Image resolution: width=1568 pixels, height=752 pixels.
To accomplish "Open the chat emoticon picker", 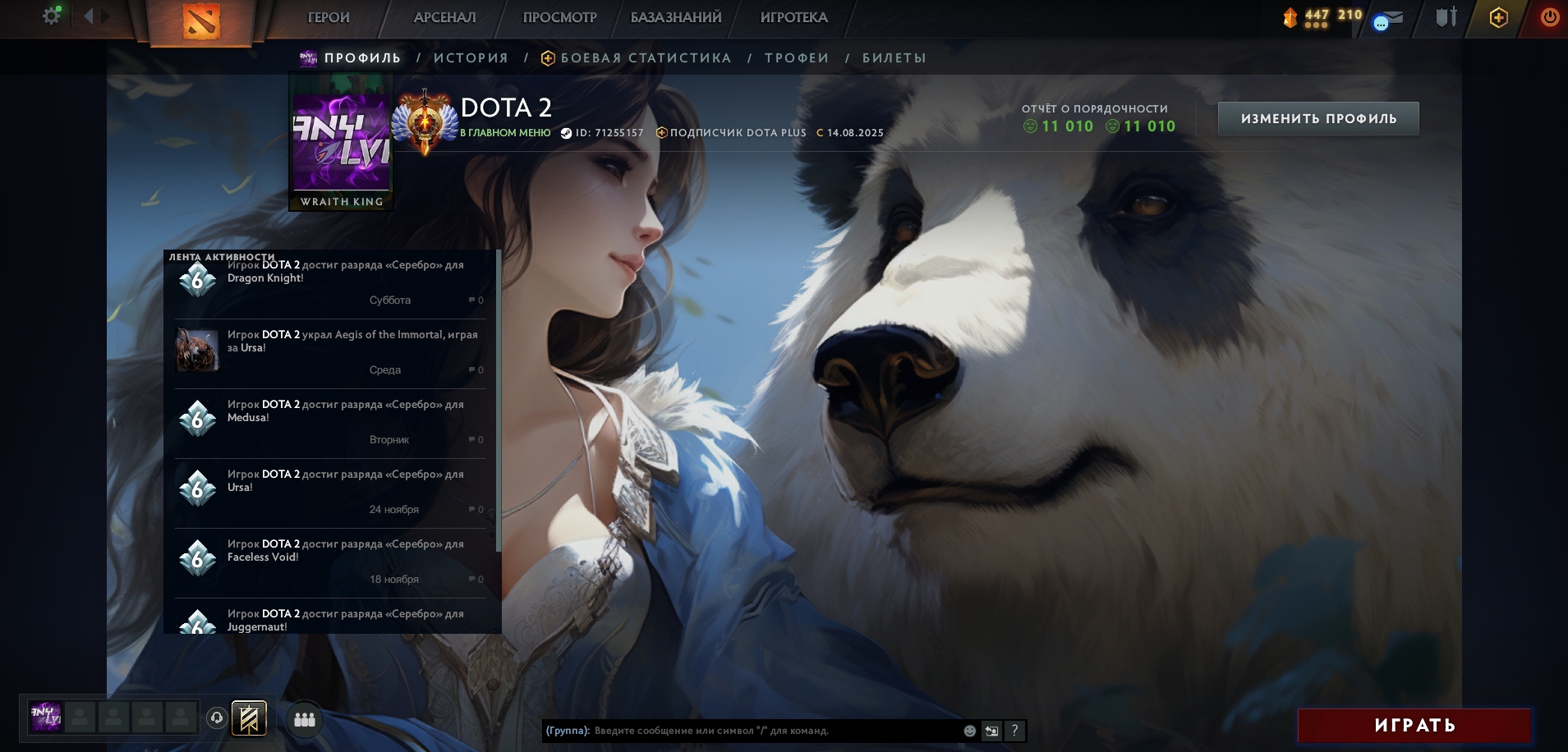I will point(970,731).
